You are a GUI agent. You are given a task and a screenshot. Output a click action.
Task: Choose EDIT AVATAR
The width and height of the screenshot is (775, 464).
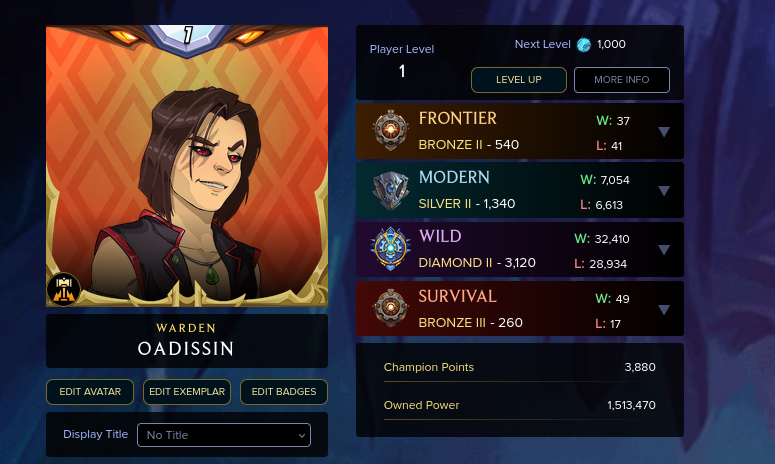point(90,392)
